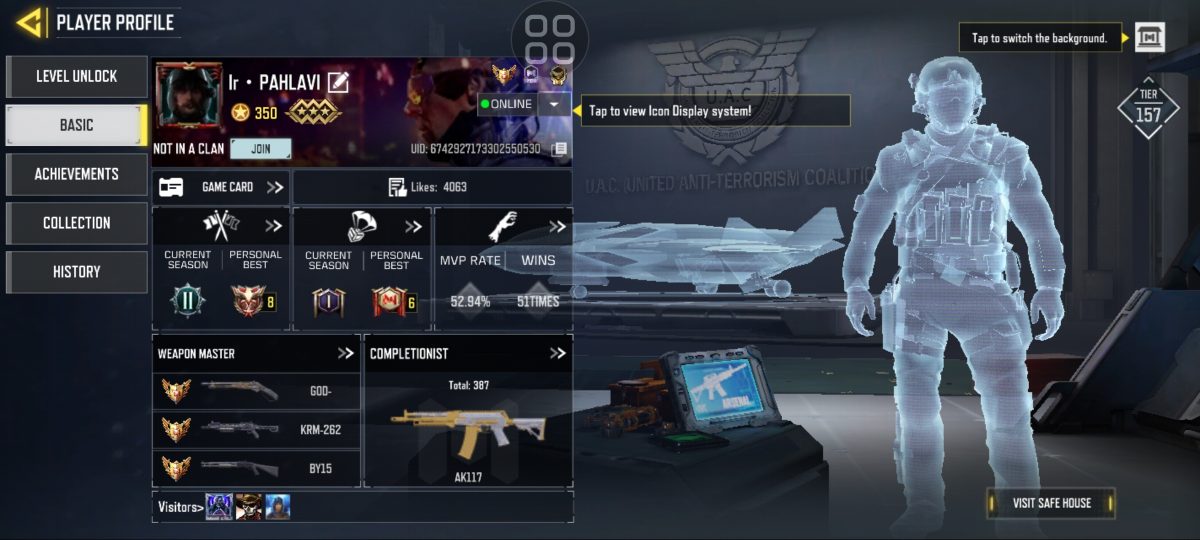
Task: Open the ONLINE status dropdown arrow
Action: [x=554, y=104]
